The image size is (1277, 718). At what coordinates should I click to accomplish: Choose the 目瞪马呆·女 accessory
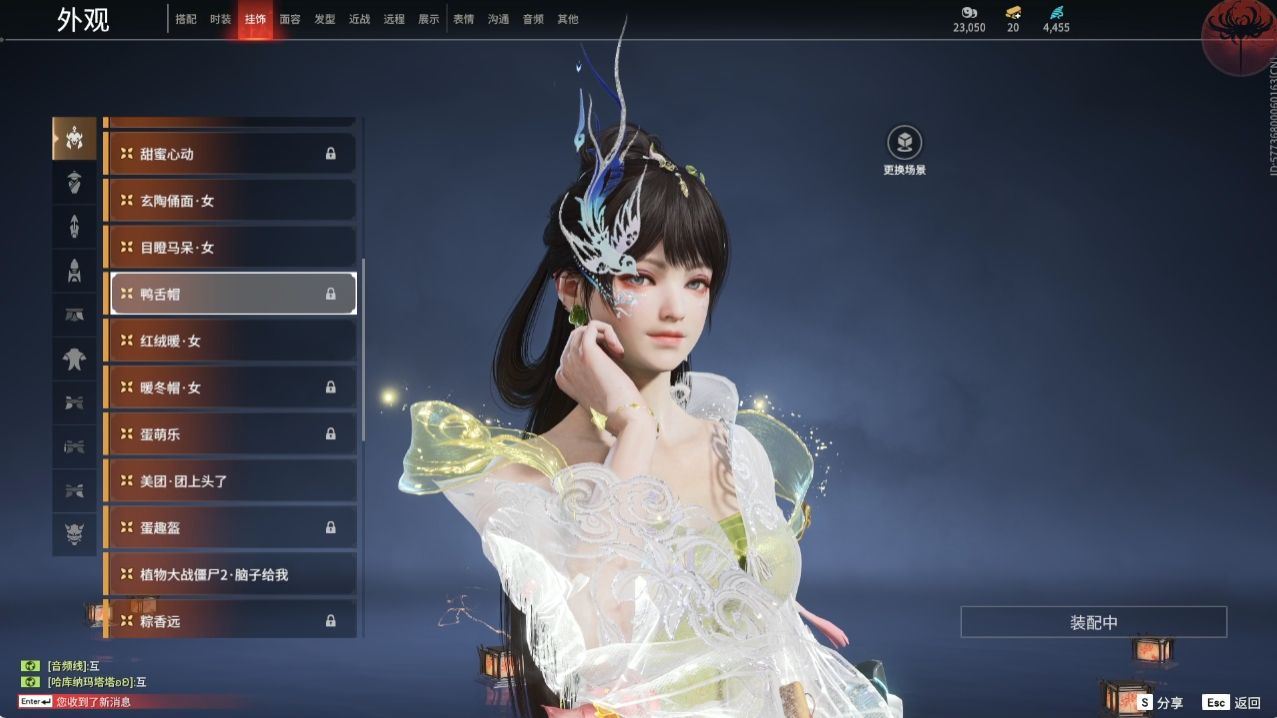pos(230,247)
